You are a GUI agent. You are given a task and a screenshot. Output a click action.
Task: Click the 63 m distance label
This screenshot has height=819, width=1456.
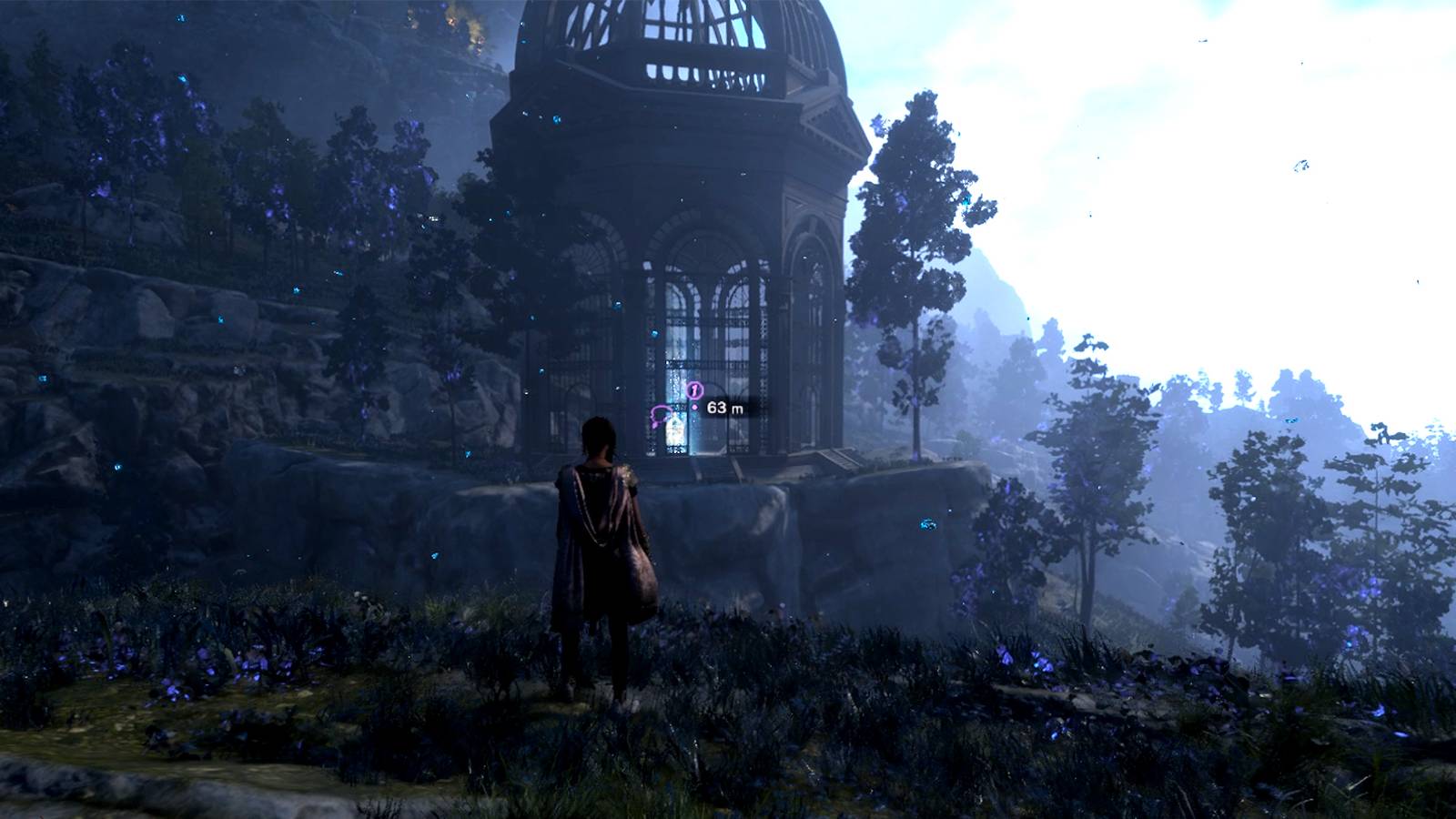coord(724,407)
